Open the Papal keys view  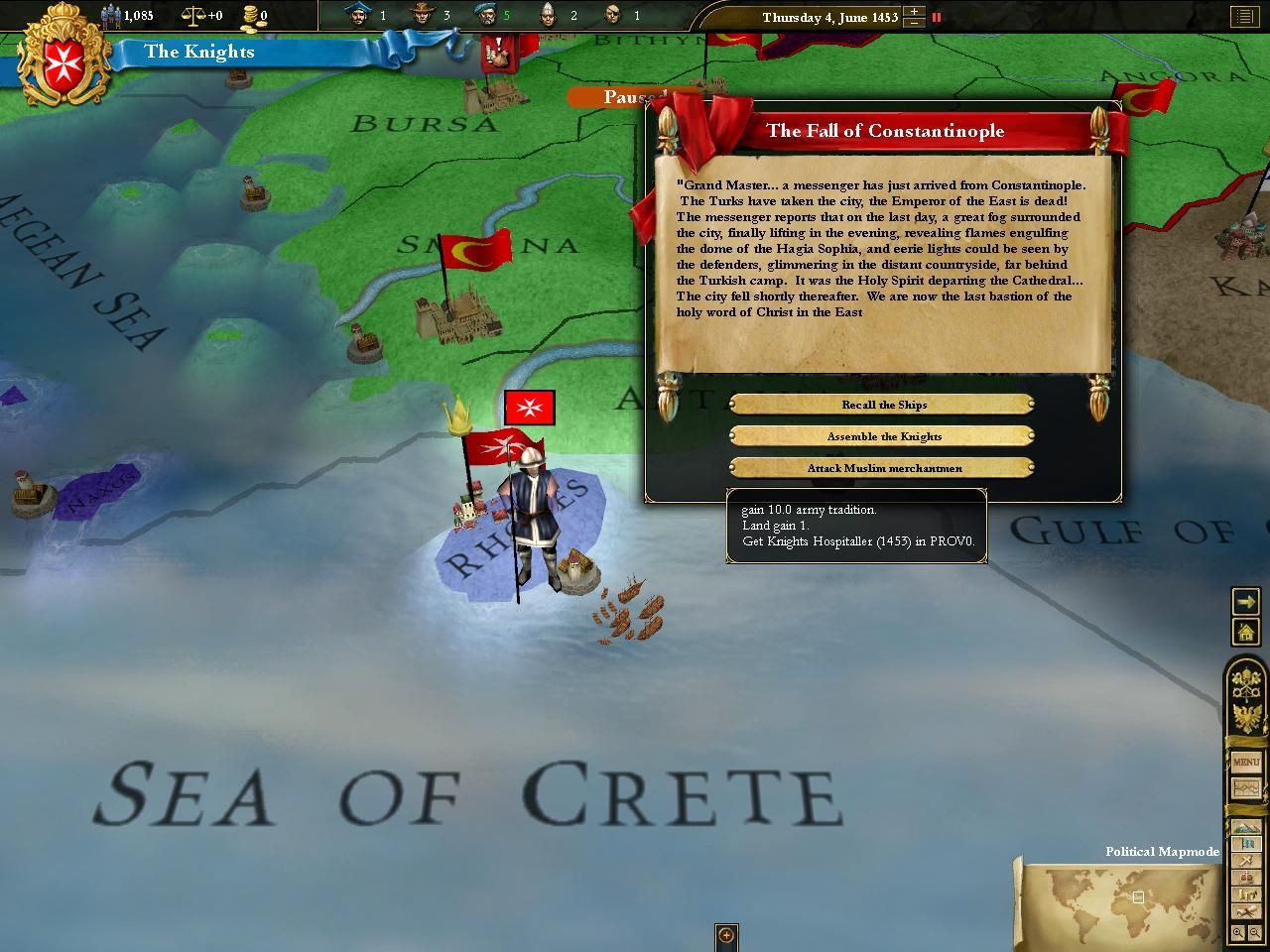coord(1245,683)
